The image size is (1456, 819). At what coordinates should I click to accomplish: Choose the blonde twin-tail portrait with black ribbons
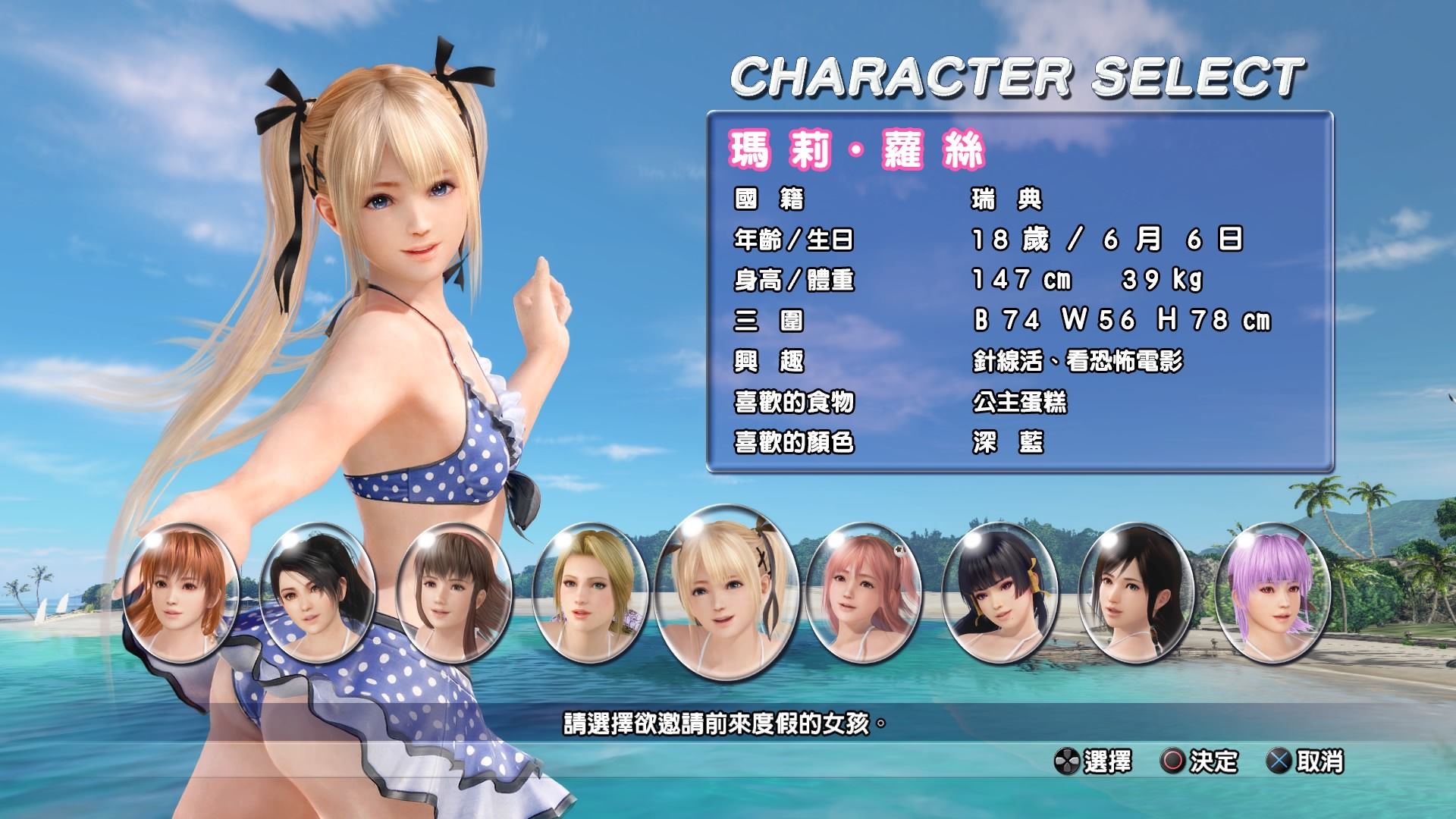(726, 592)
